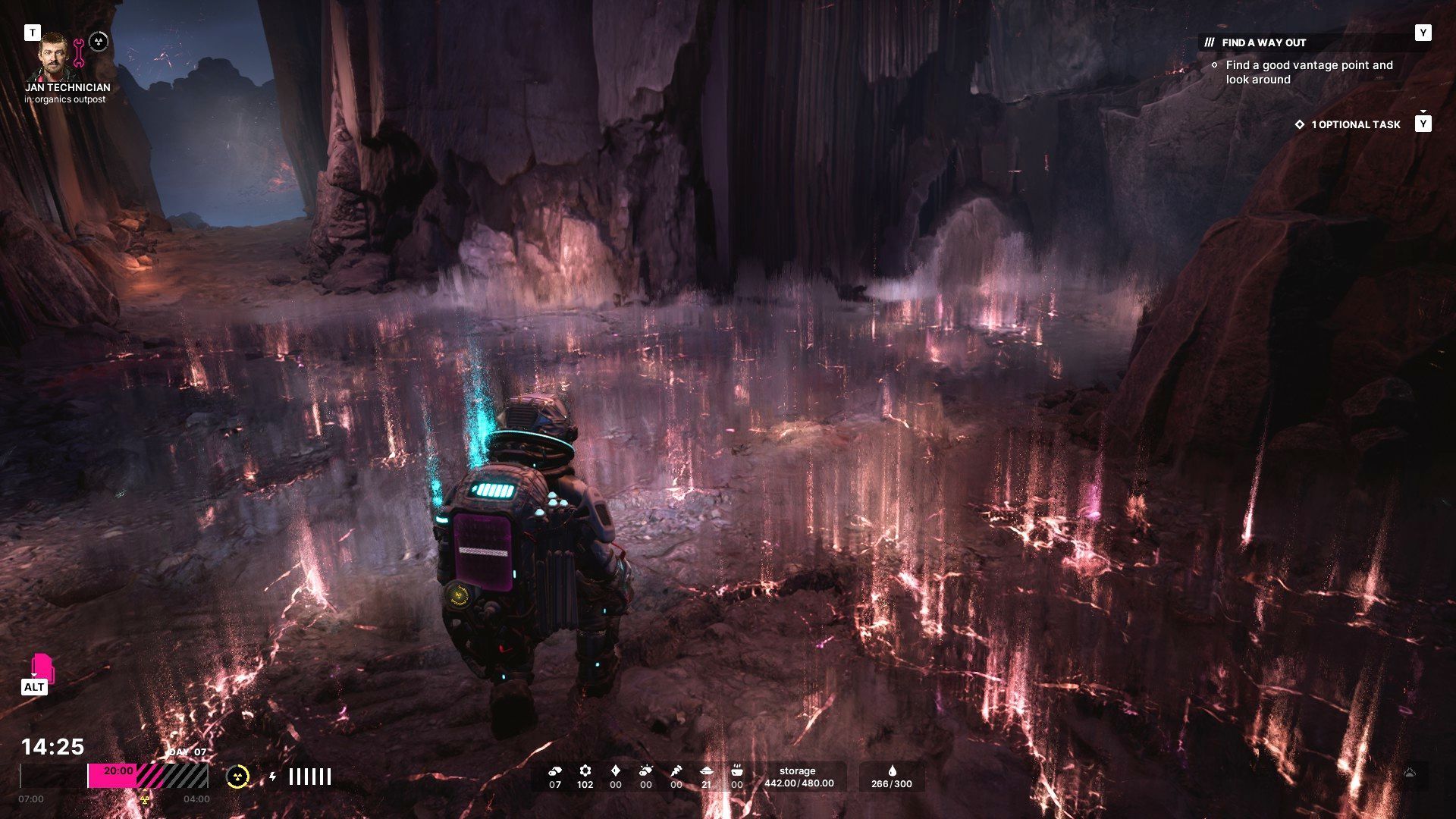Screen dimensions: 1456x819
Task: Click the pink wrench icon beside Jan
Action: click(79, 53)
